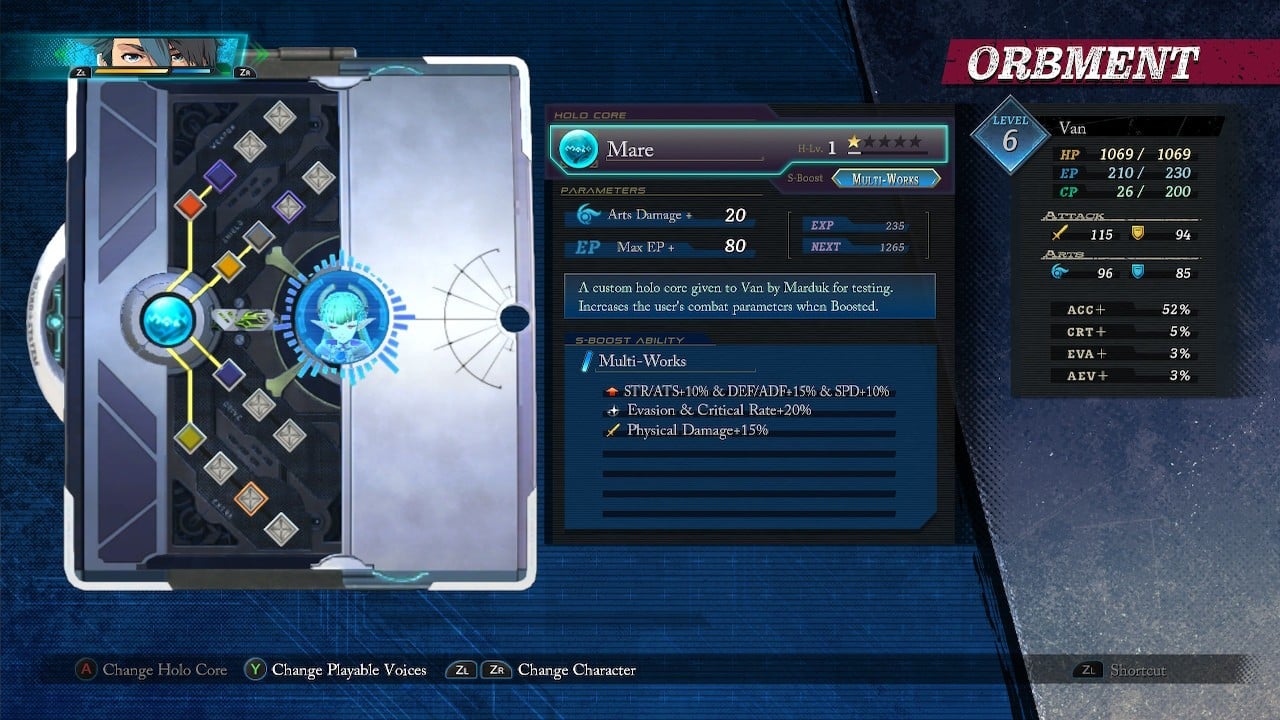Viewport: 1280px width, 720px height.
Task: Open Change Playable Voices
Action: click(x=336, y=670)
